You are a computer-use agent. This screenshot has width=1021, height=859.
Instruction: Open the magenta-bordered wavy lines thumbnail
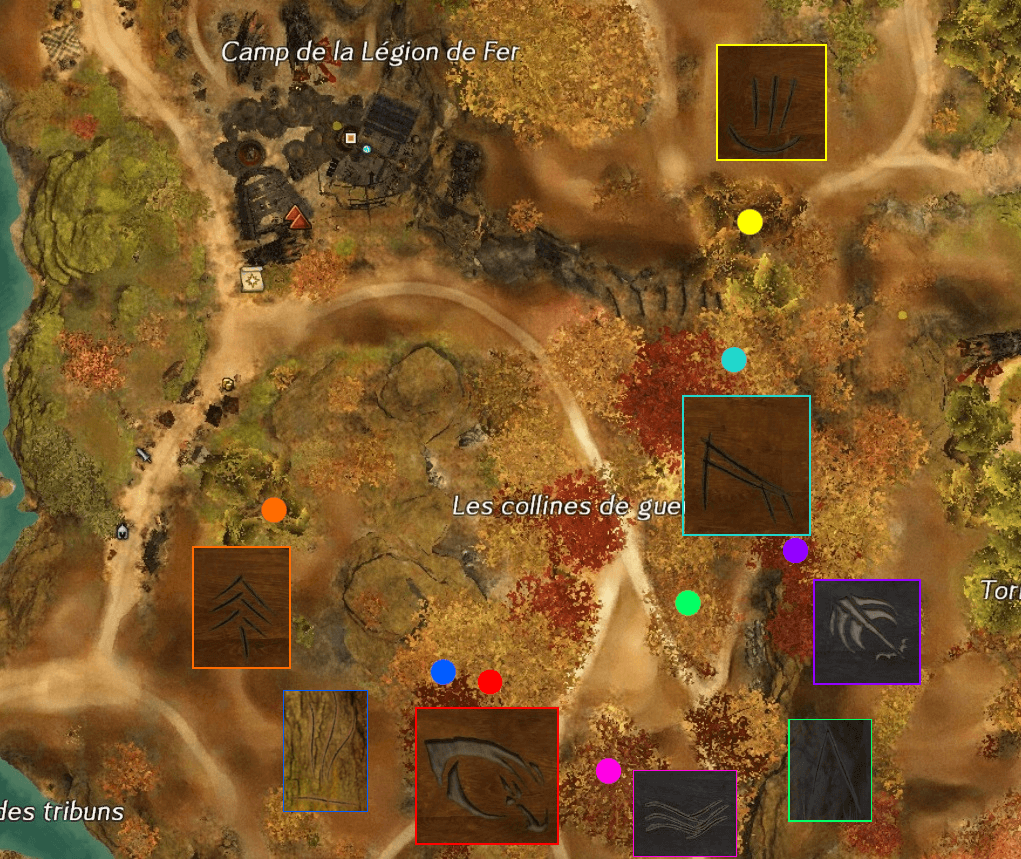[685, 813]
